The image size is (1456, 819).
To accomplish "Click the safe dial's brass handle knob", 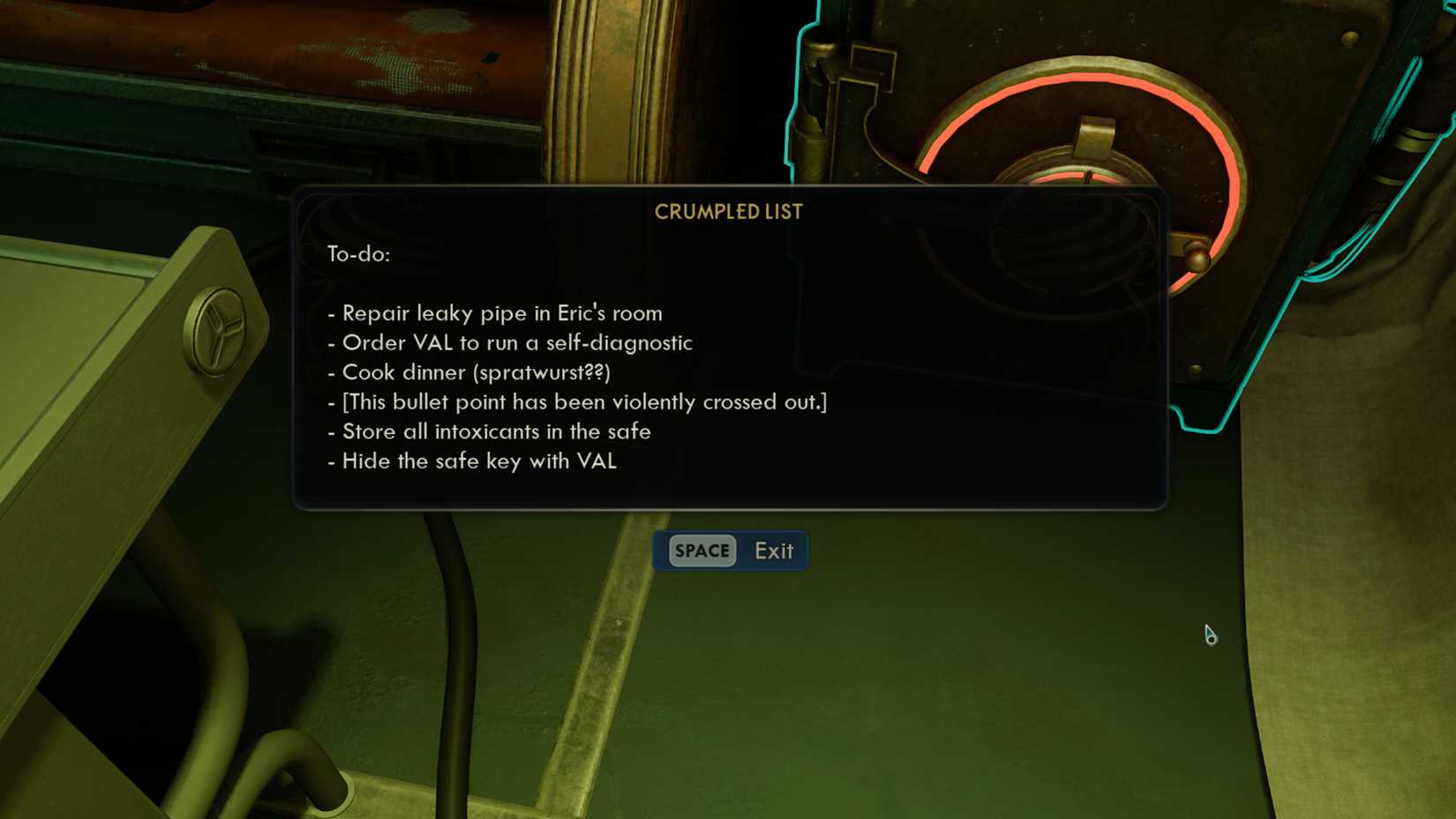I will [x=1197, y=257].
